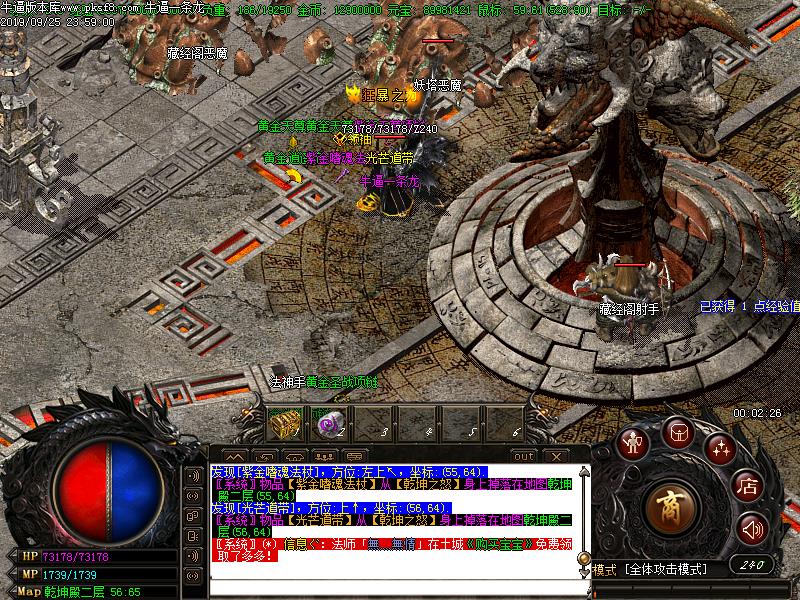Open the skills panel with sparkle stars
800x600 pixels.
pyautogui.click(x=719, y=447)
